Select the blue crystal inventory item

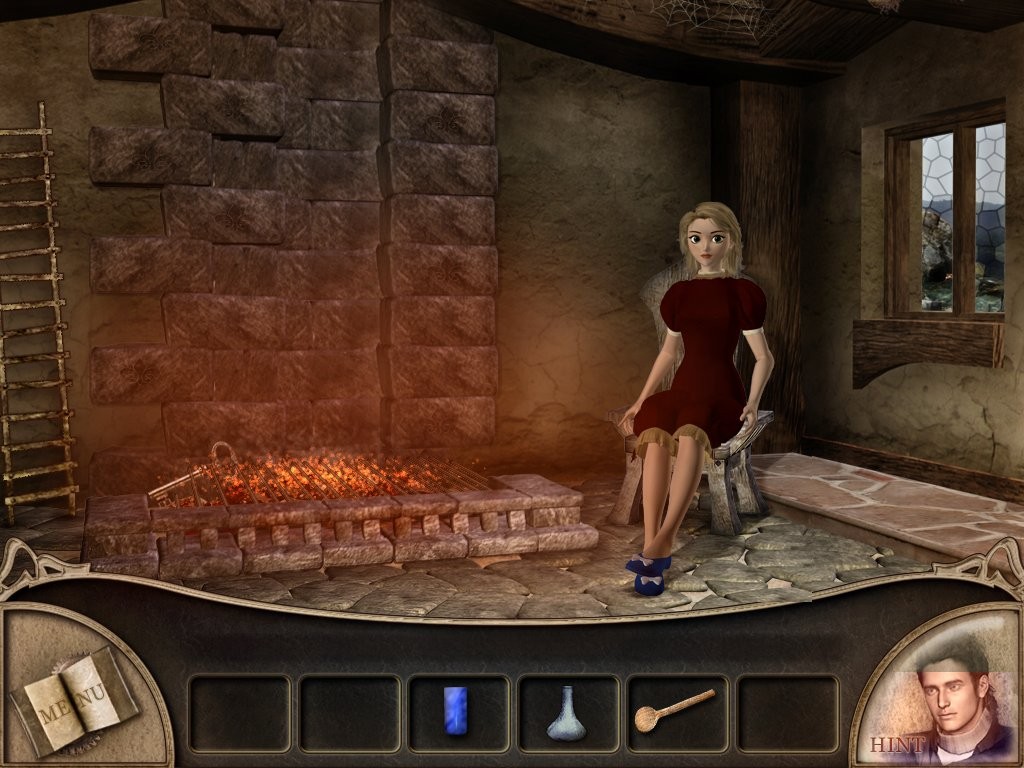pyautogui.click(x=456, y=711)
